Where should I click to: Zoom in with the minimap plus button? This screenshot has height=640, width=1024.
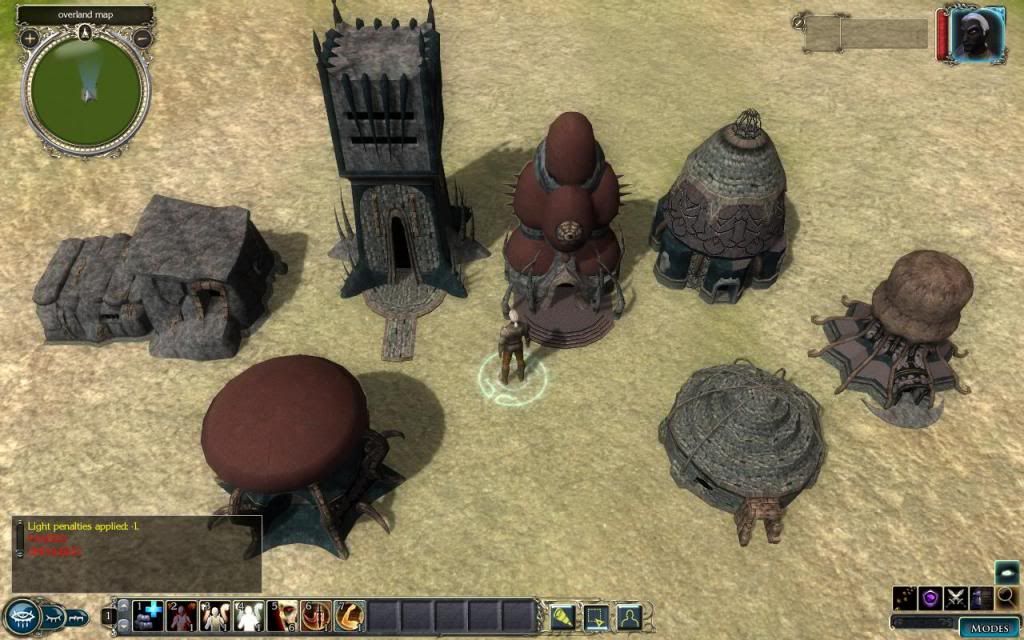coord(30,38)
